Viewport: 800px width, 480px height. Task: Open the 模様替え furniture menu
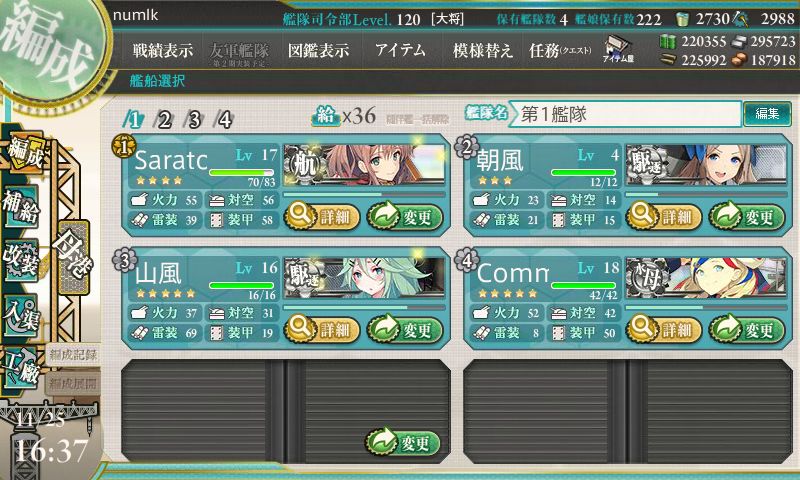tap(482, 50)
